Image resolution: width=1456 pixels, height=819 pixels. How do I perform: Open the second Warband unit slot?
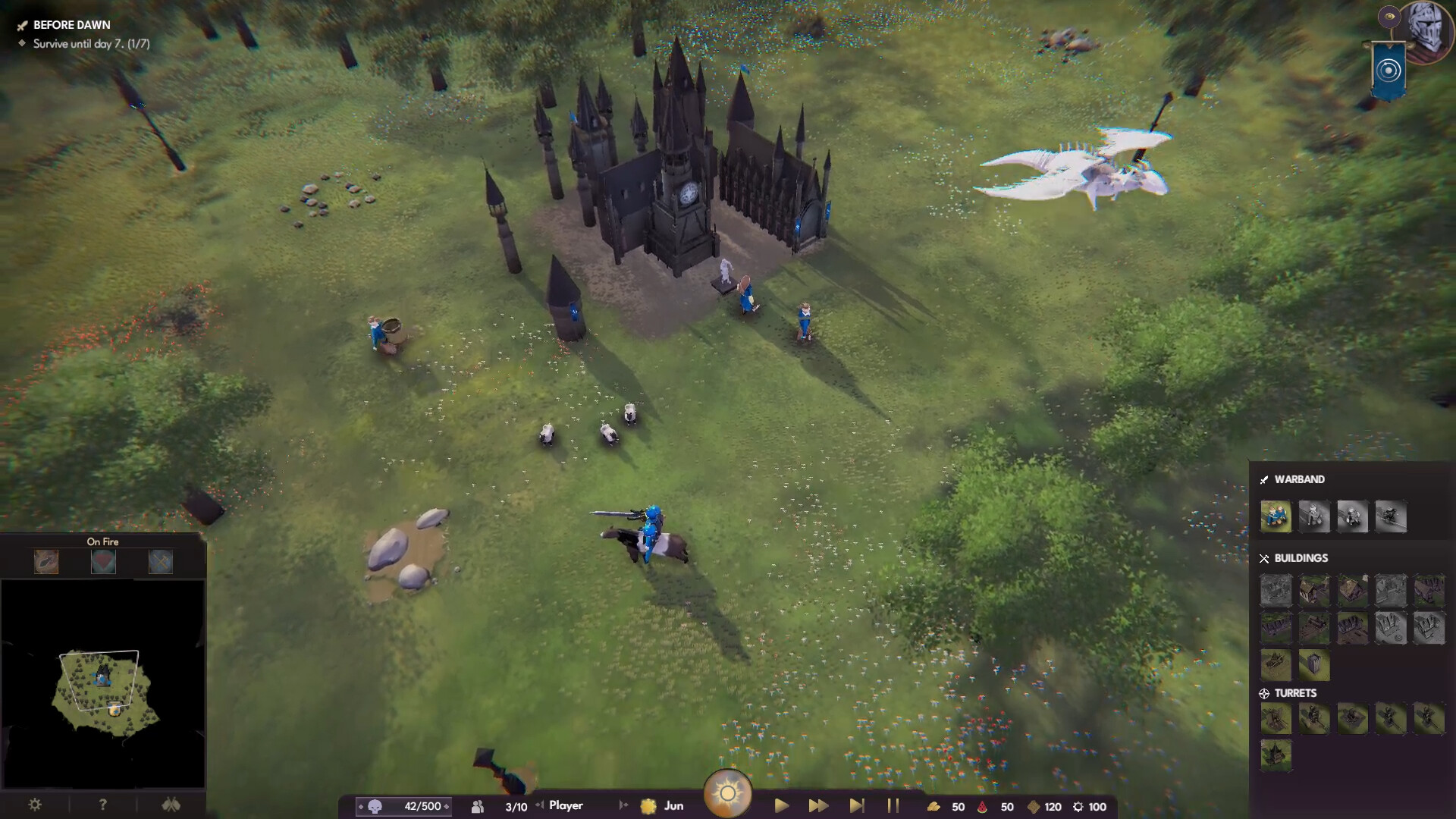(1315, 517)
